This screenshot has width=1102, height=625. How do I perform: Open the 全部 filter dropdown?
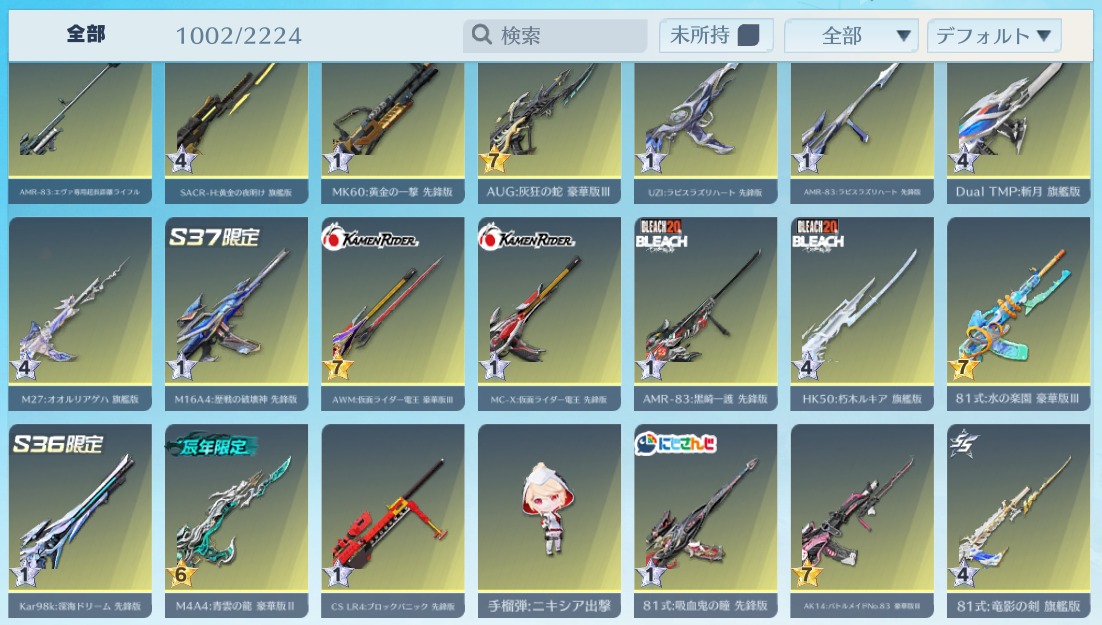(851, 36)
